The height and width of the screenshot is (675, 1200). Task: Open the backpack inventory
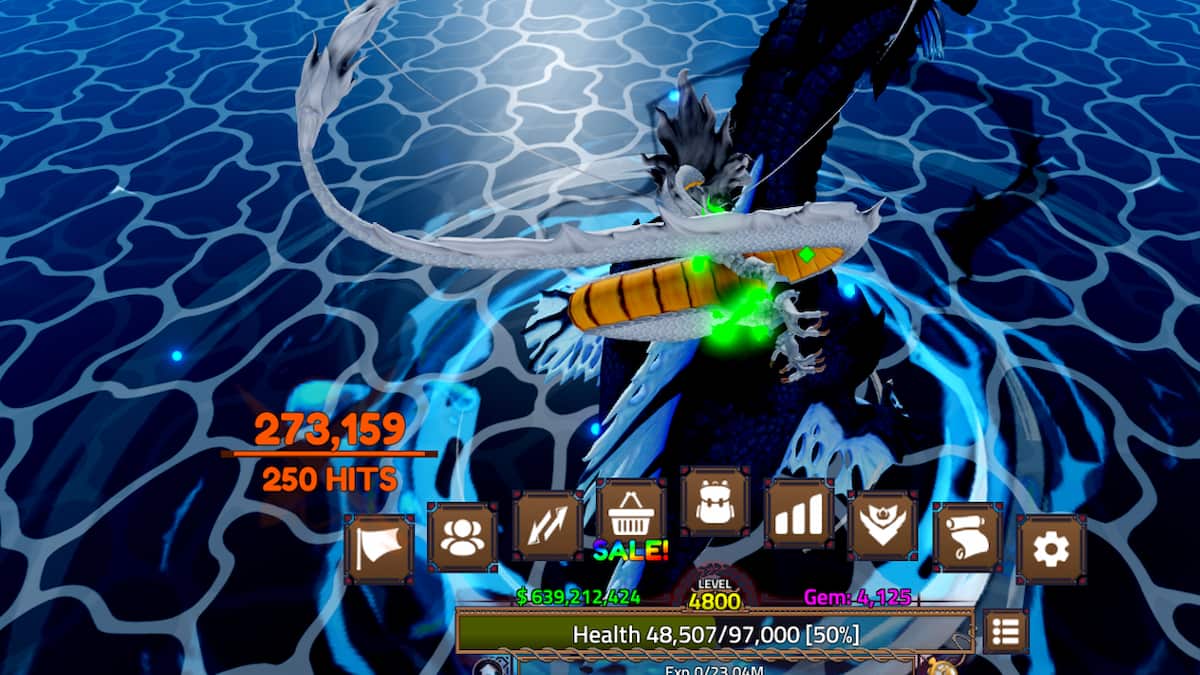click(714, 501)
